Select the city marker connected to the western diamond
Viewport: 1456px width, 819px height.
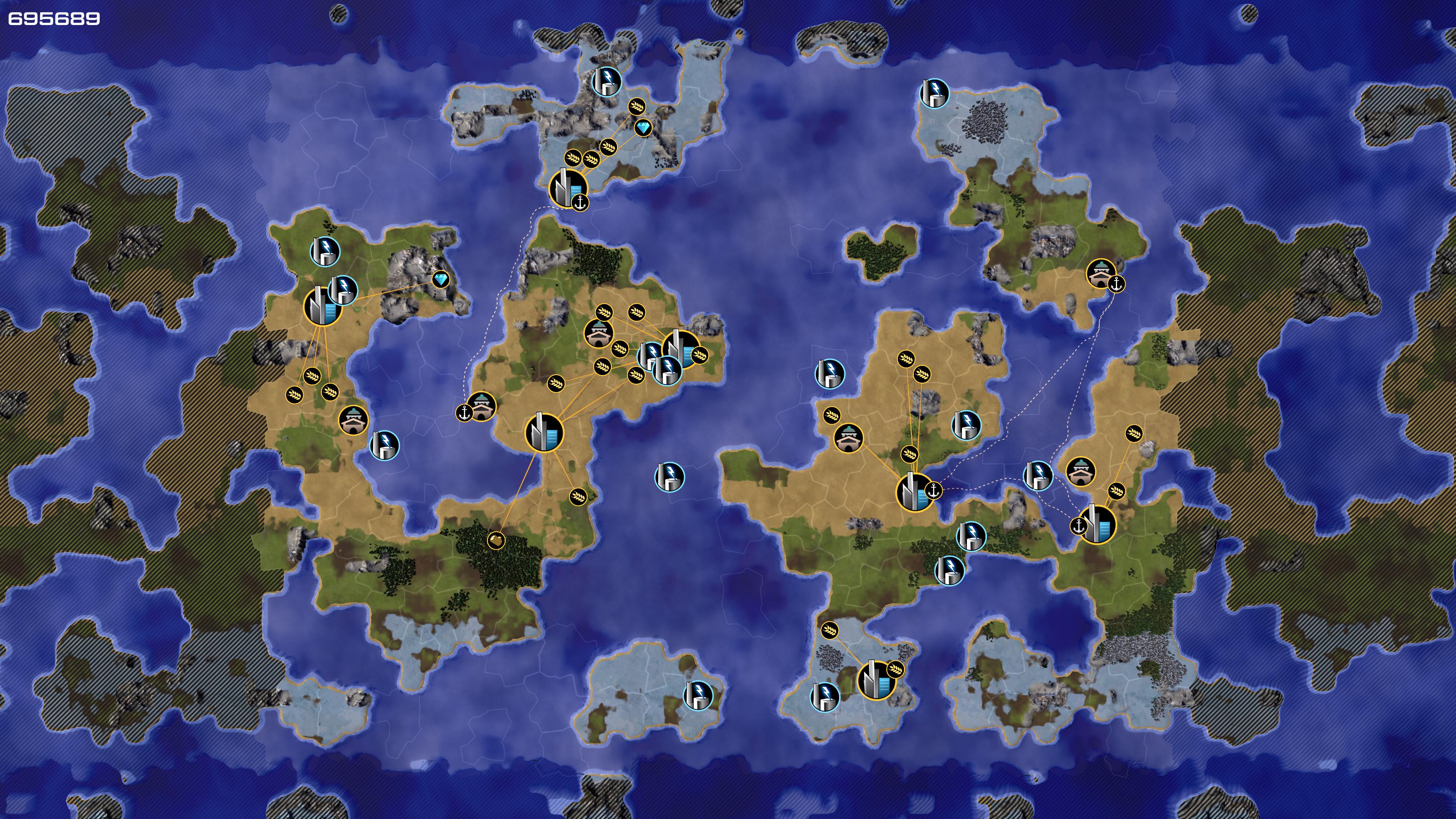click(323, 306)
